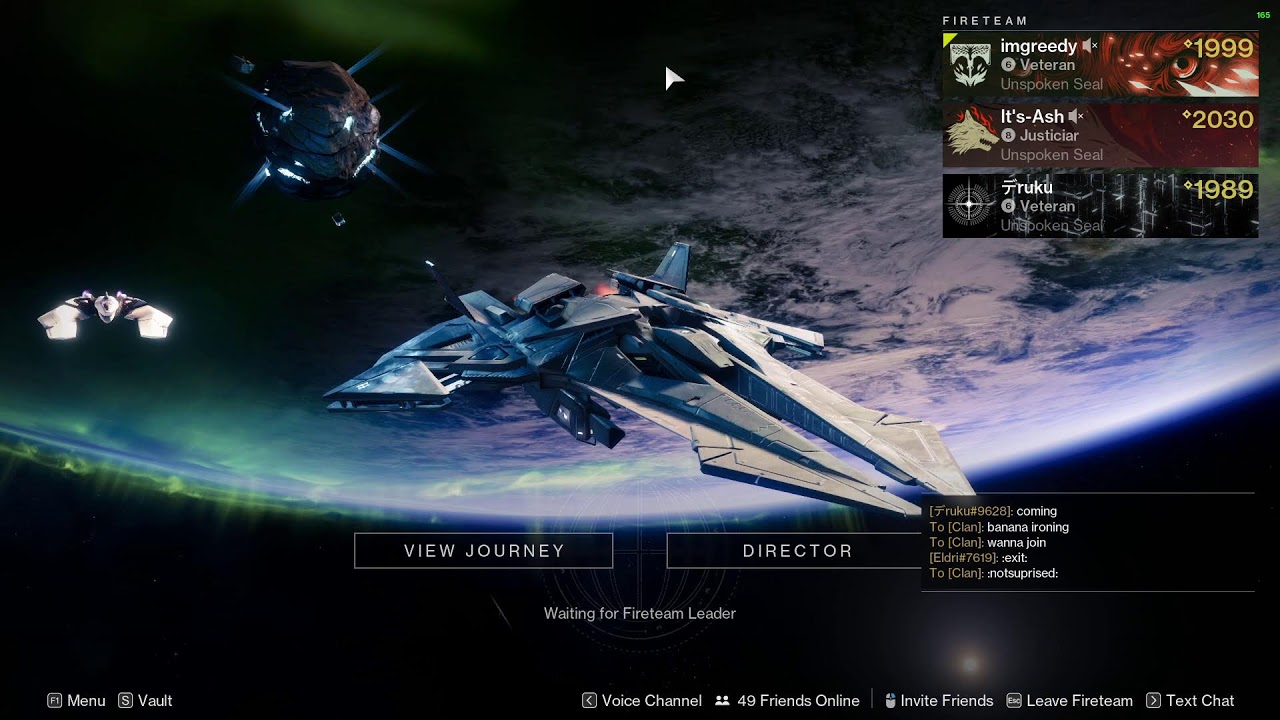Open Text Chat

(x=1190, y=701)
